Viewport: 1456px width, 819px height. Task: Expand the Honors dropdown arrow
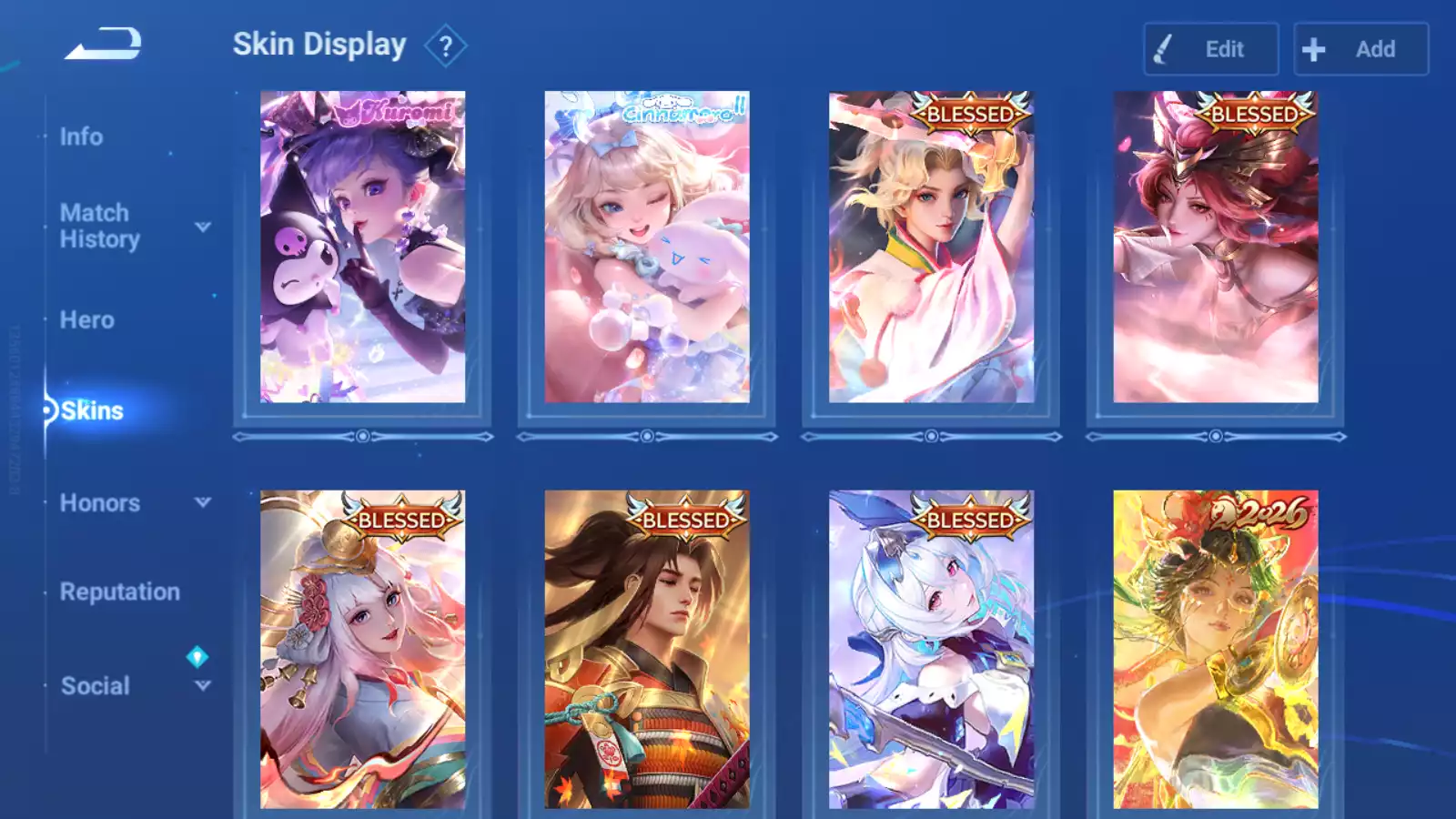[203, 502]
